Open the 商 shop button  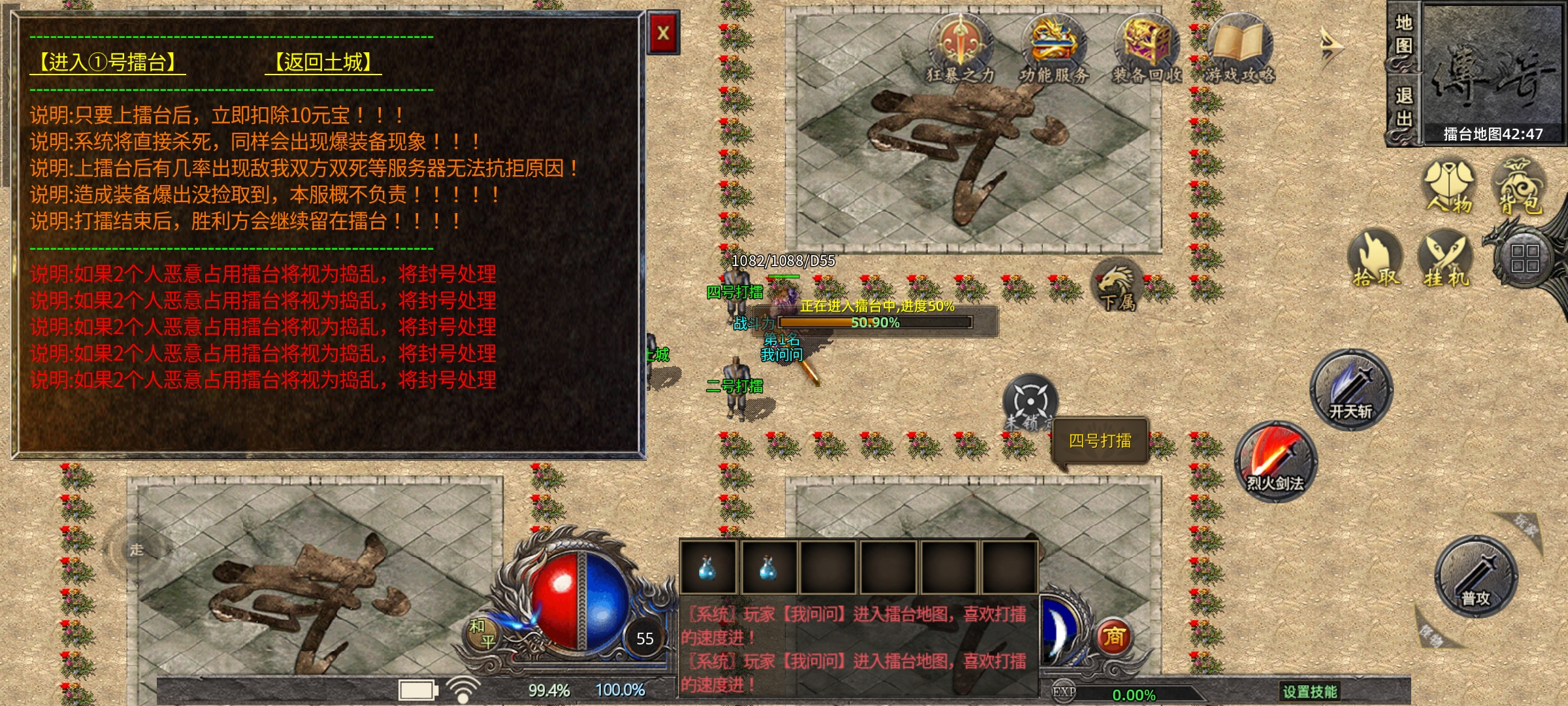1114,636
